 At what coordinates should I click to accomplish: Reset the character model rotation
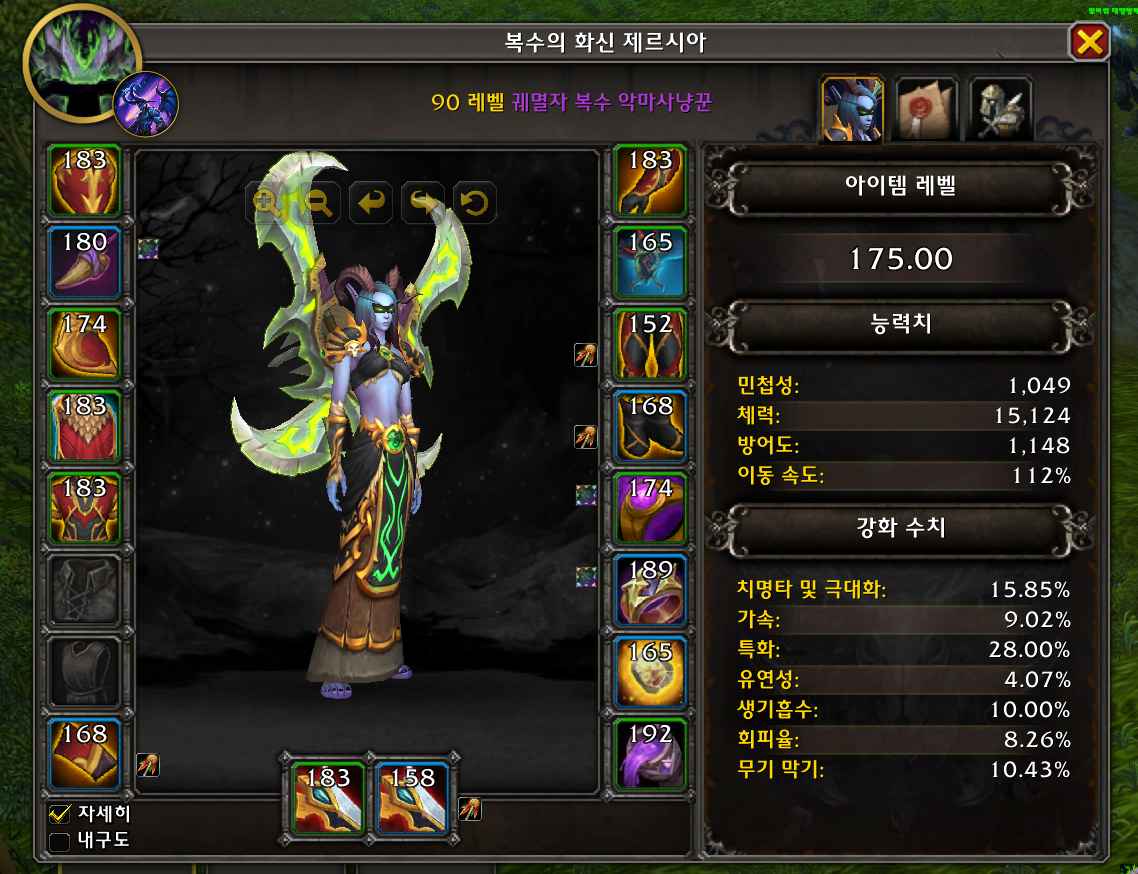474,203
